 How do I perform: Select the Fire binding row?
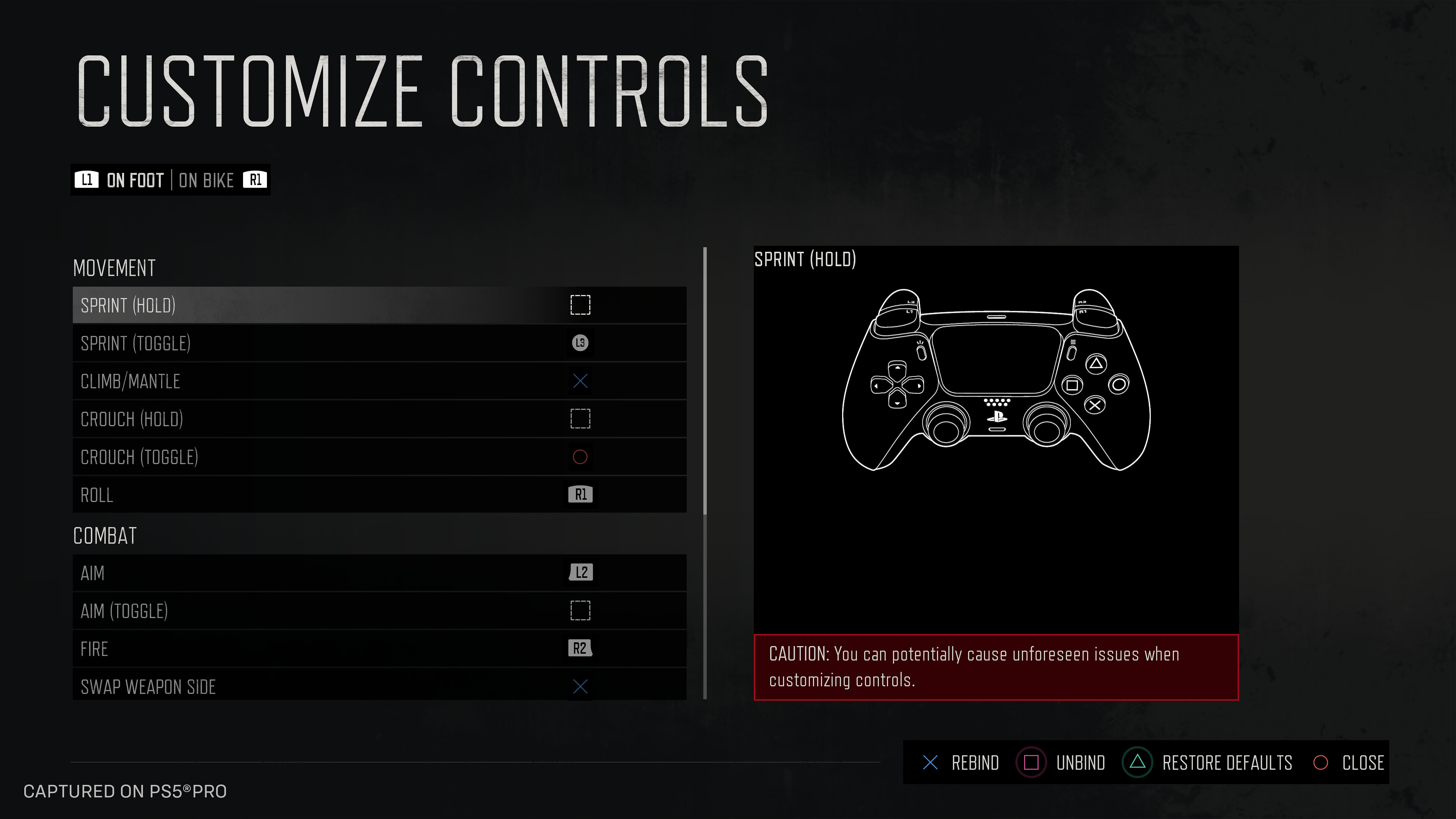(x=379, y=648)
